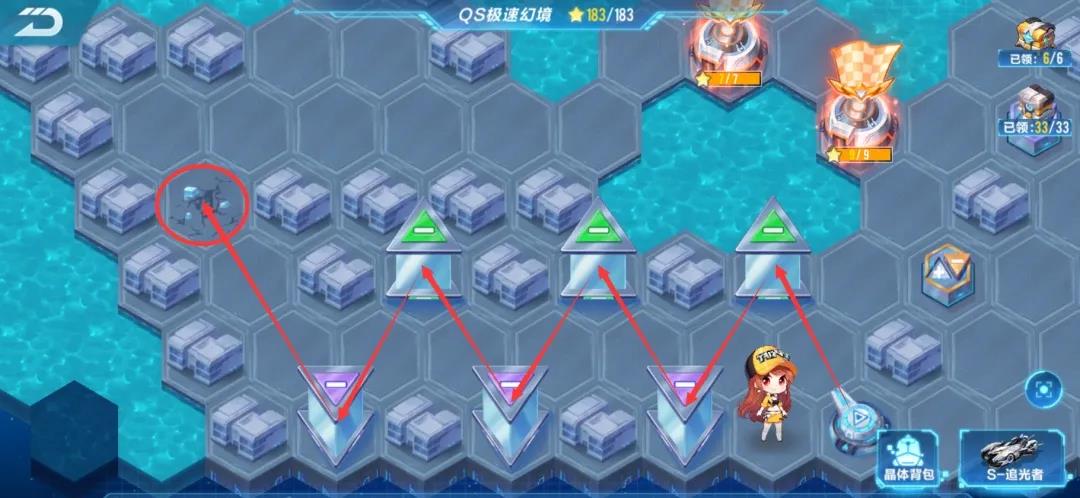The height and width of the screenshot is (498, 1080).
Task: Select the blue play-arrow launcher tile
Action: 853,420
